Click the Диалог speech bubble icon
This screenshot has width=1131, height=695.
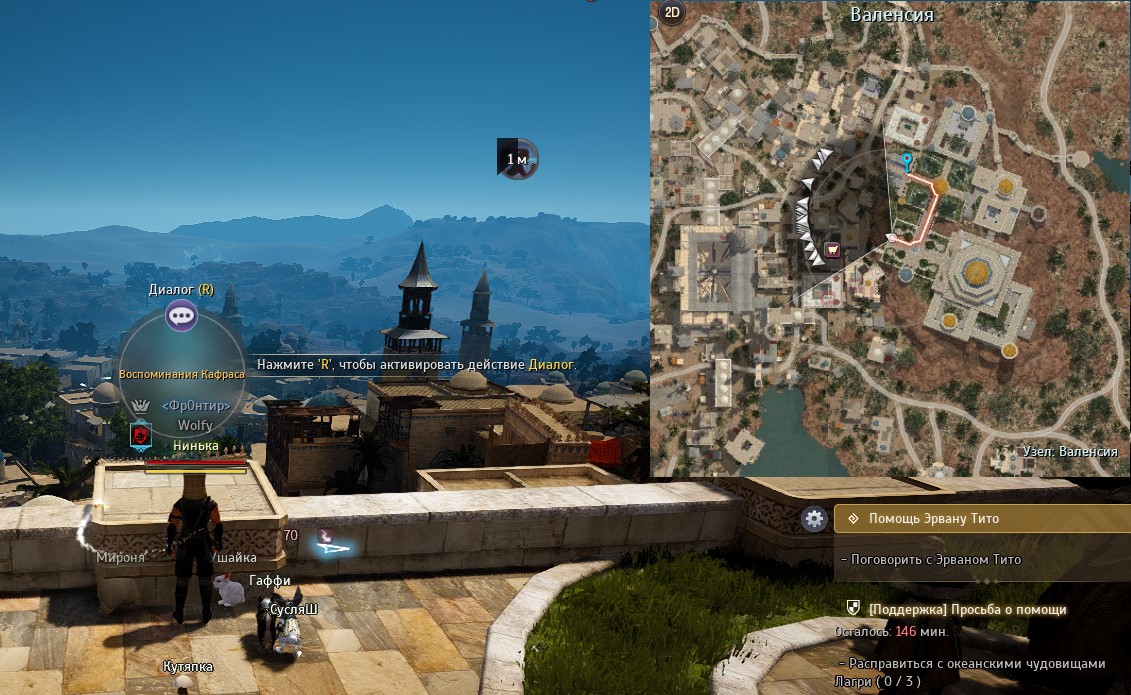(181, 316)
